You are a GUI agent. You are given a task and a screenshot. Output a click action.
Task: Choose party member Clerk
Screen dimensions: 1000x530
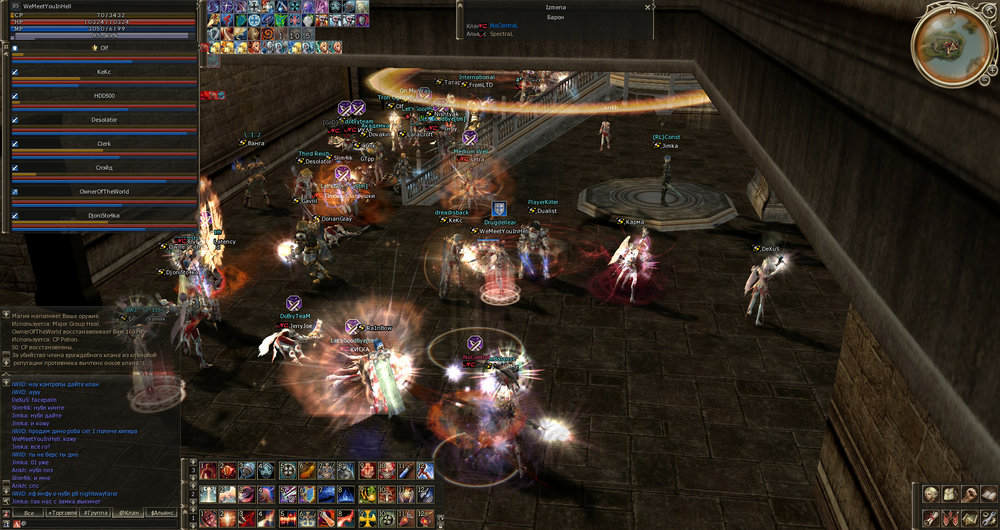[104, 144]
